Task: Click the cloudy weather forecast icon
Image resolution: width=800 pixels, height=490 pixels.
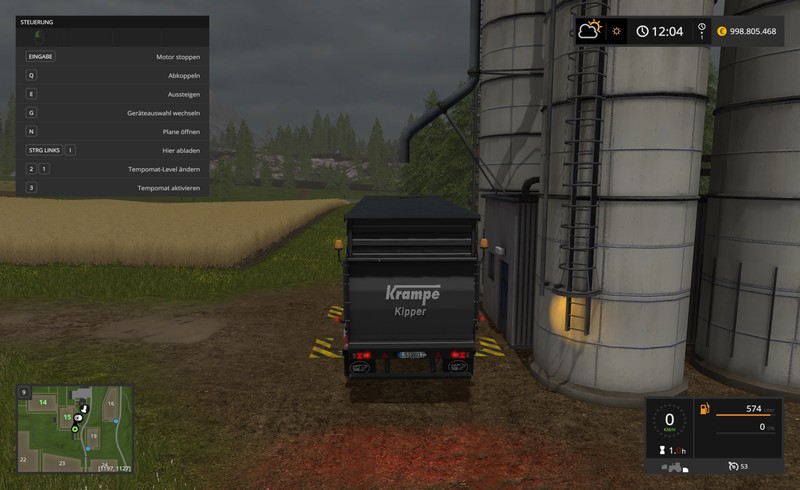Action: coord(590,31)
